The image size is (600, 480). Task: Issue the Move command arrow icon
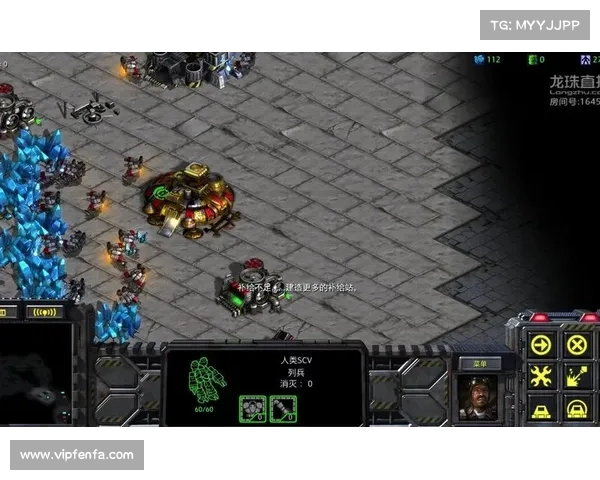pyautogui.click(x=541, y=345)
